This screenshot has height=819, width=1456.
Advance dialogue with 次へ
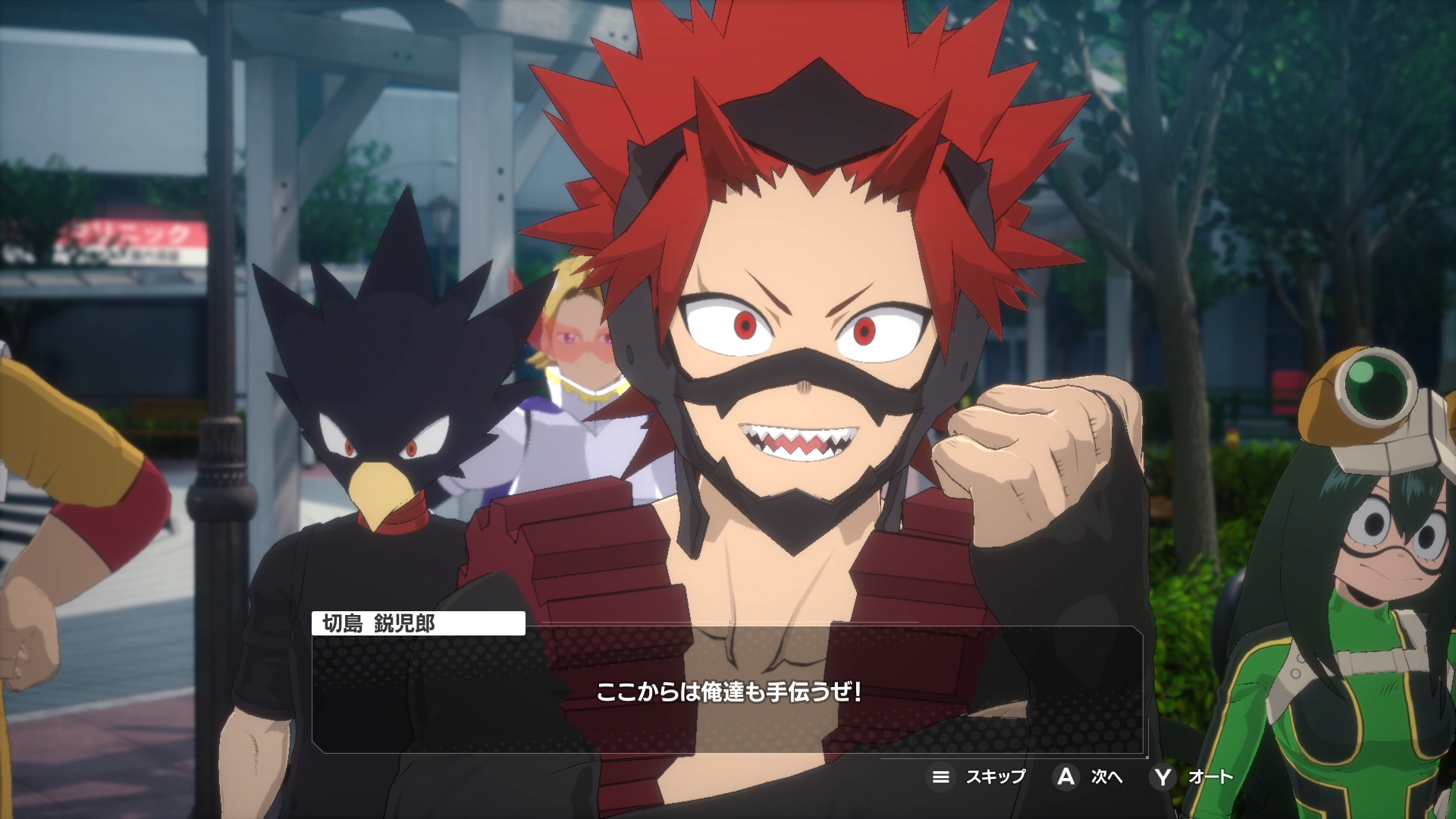click(1090, 777)
